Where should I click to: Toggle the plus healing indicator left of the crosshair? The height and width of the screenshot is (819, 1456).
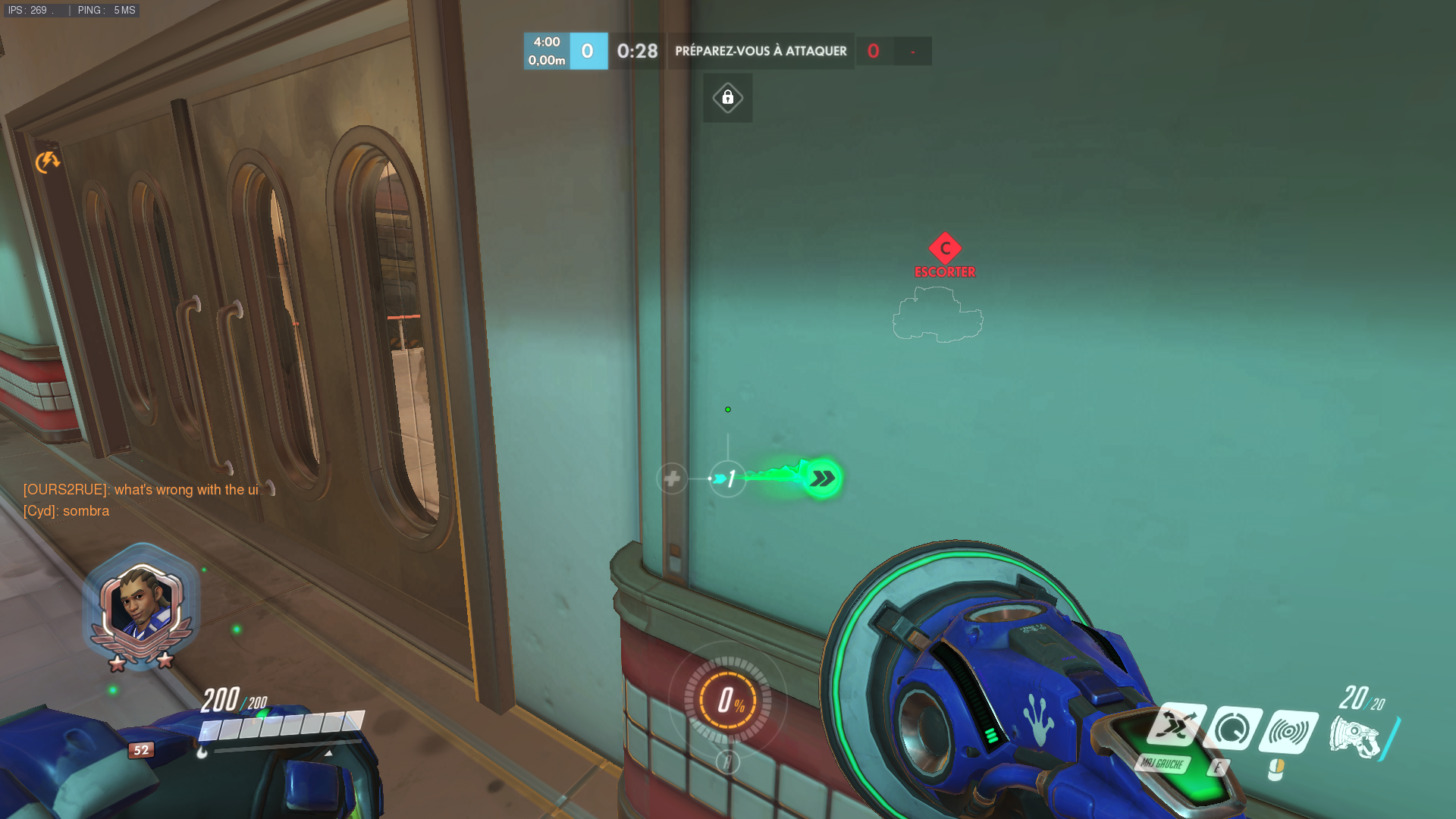point(672,478)
